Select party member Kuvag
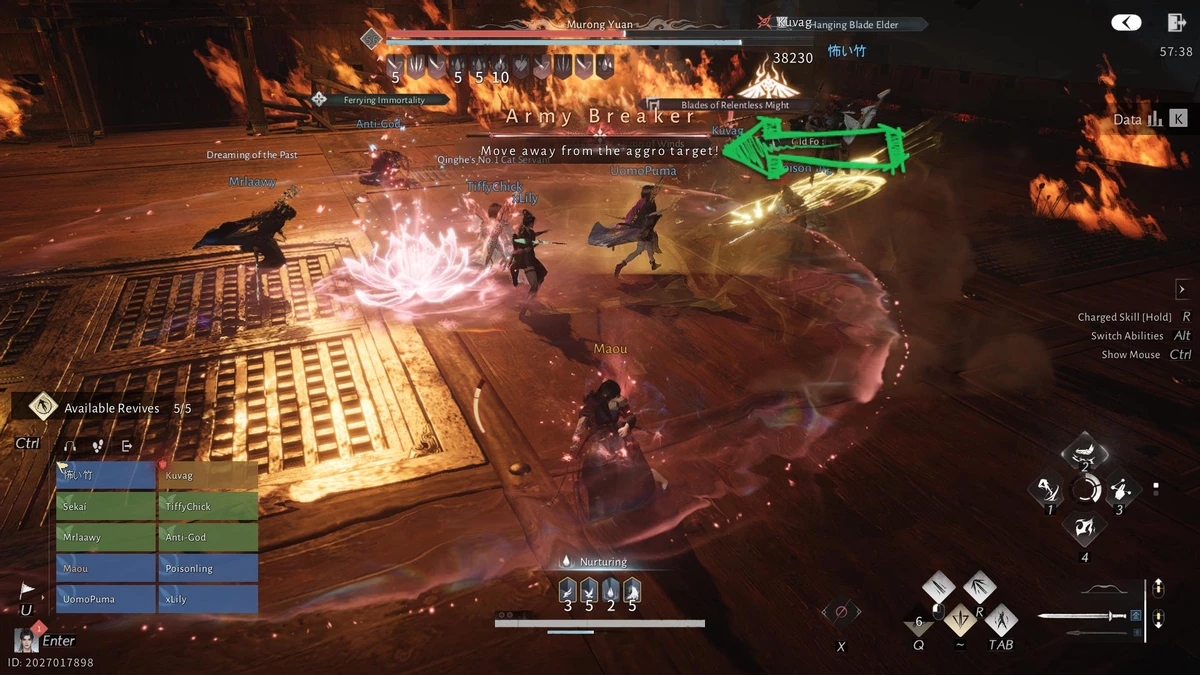Screen dimensions: 1200x675 point(208,476)
